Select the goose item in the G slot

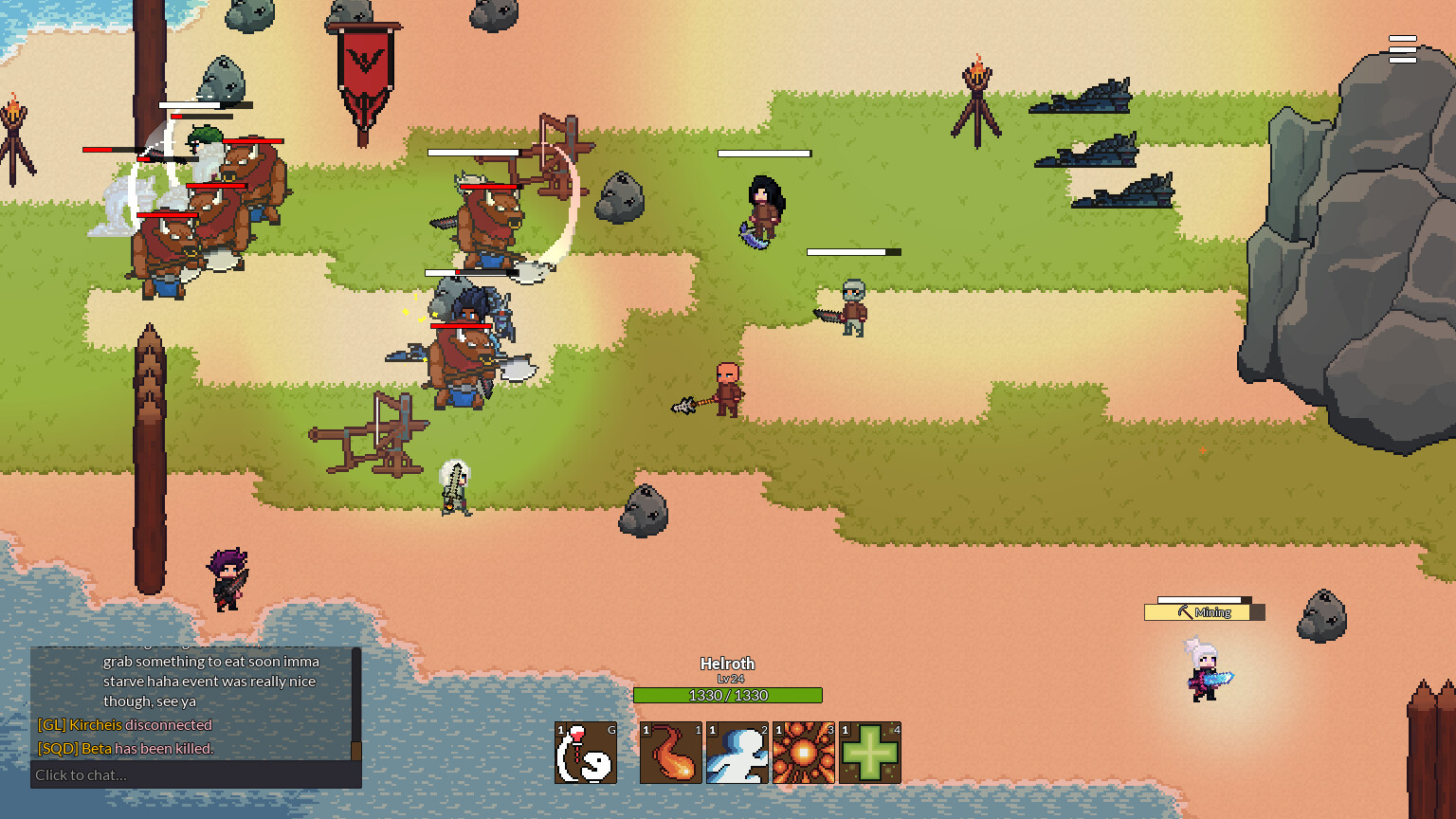[585, 752]
